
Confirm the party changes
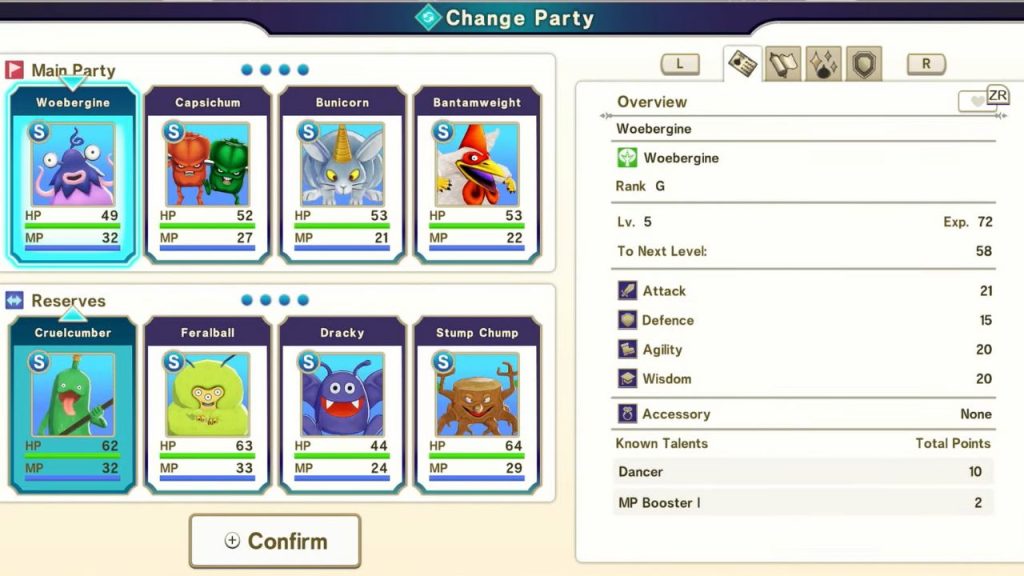(x=275, y=541)
